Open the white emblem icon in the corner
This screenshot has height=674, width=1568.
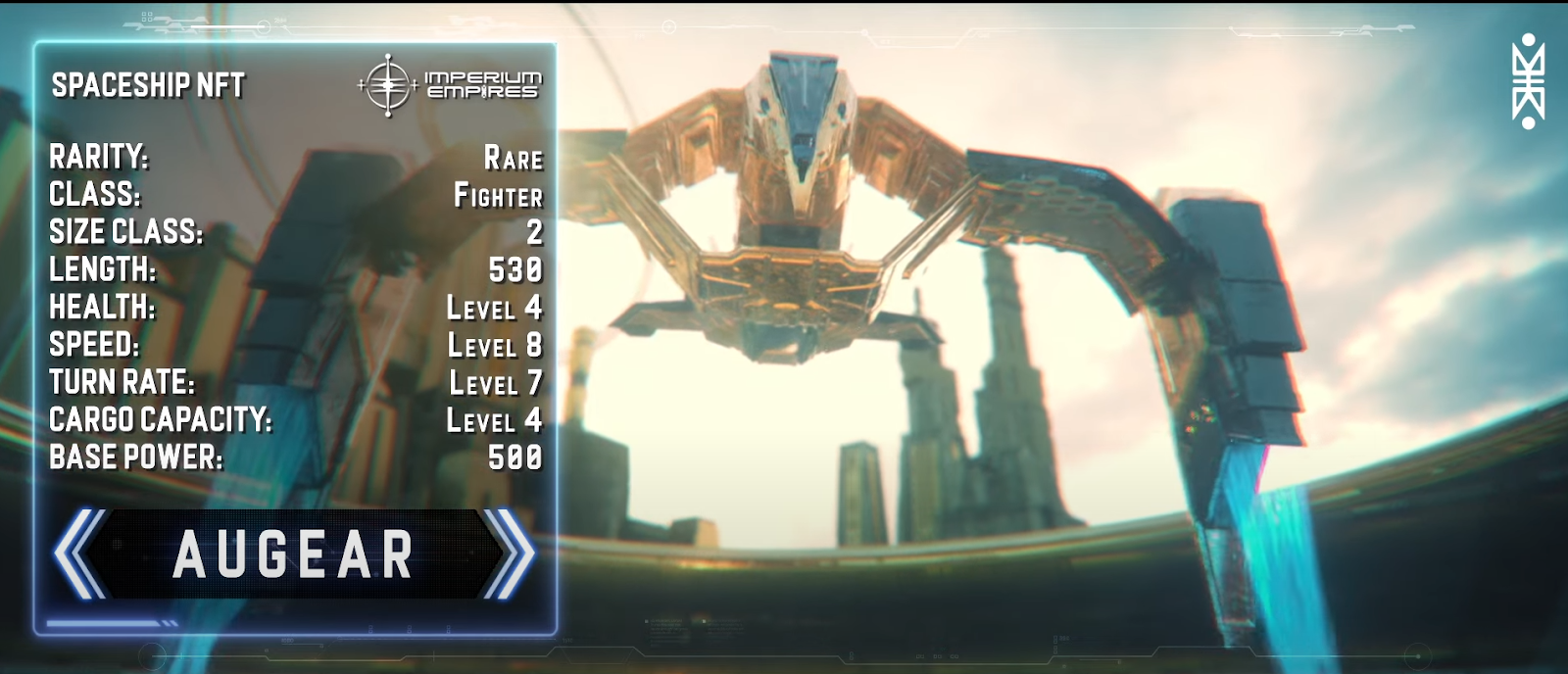pyautogui.click(x=1528, y=82)
